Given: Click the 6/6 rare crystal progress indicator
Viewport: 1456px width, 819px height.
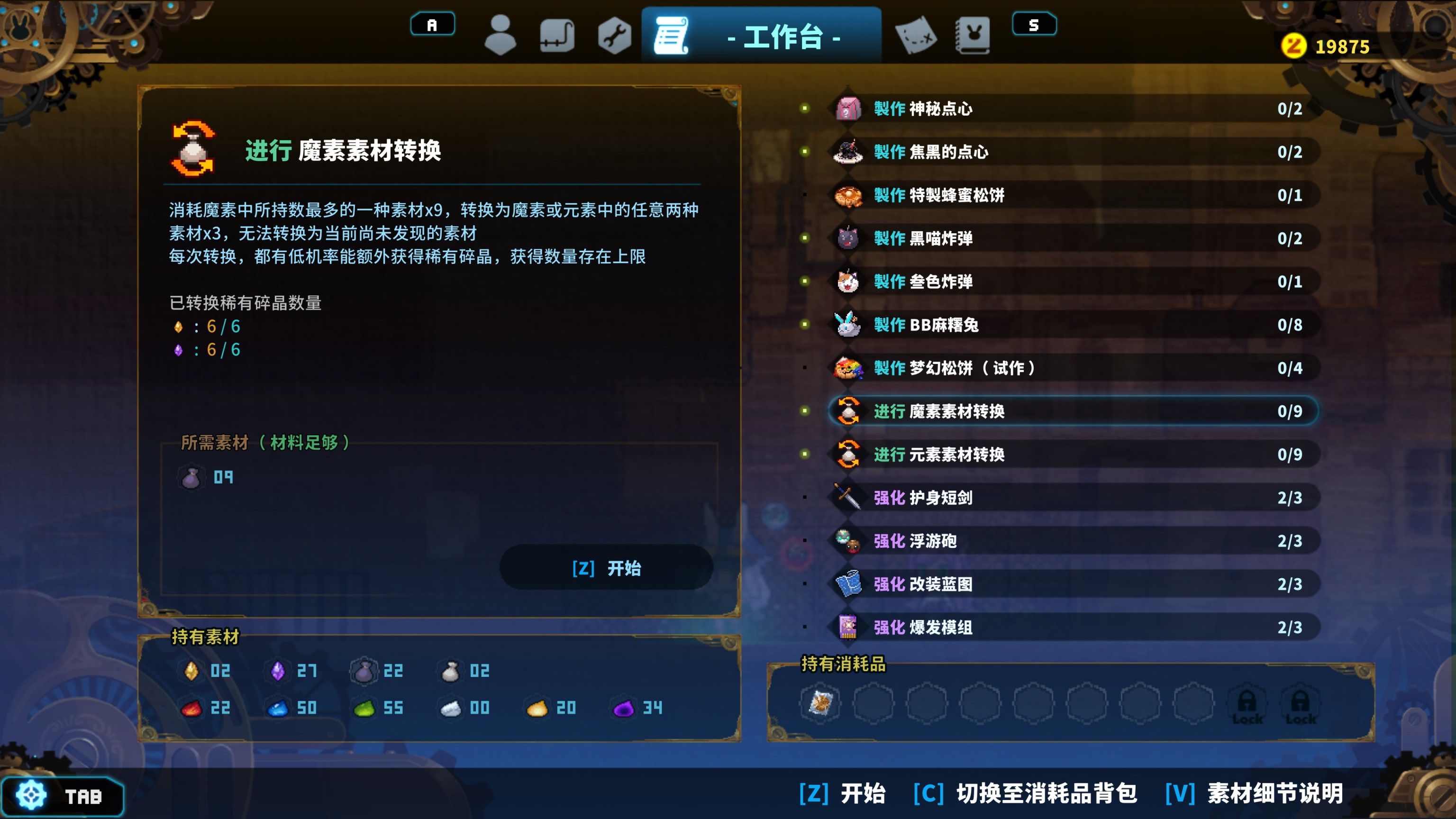Looking at the screenshot, I should pos(221,326).
